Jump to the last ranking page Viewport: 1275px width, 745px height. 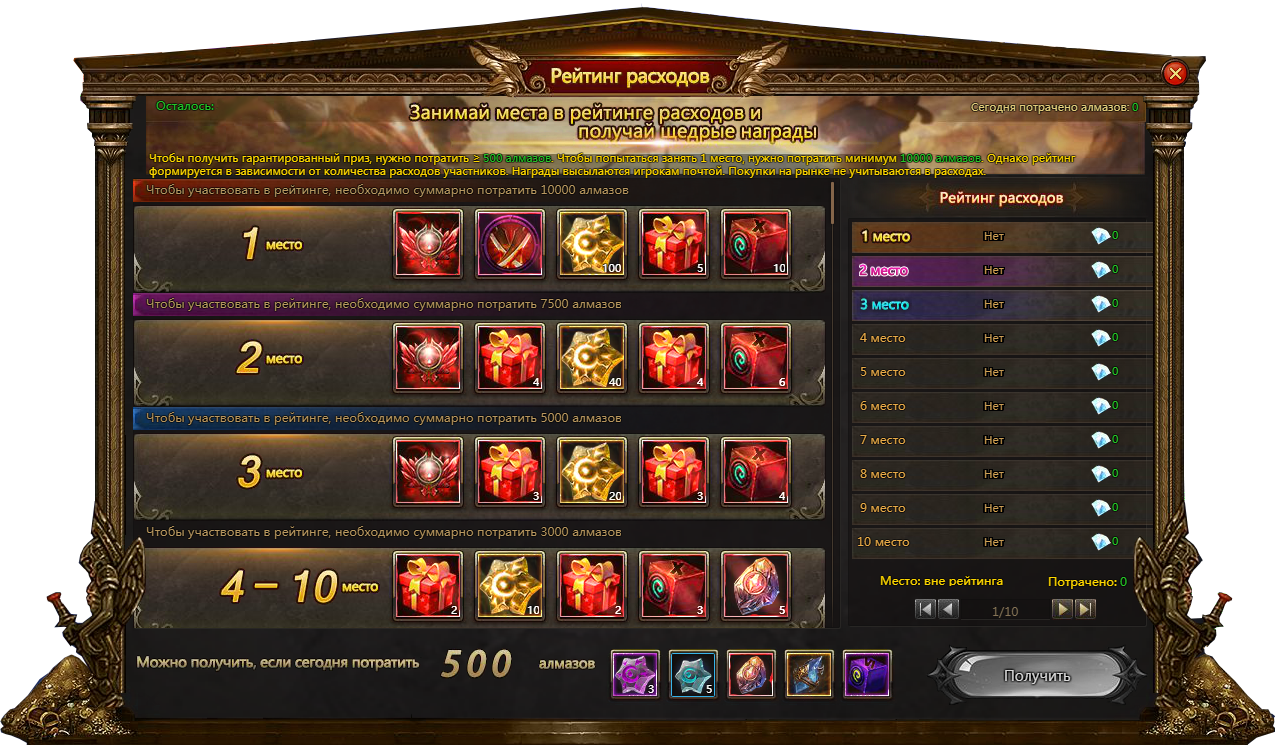tap(1085, 609)
